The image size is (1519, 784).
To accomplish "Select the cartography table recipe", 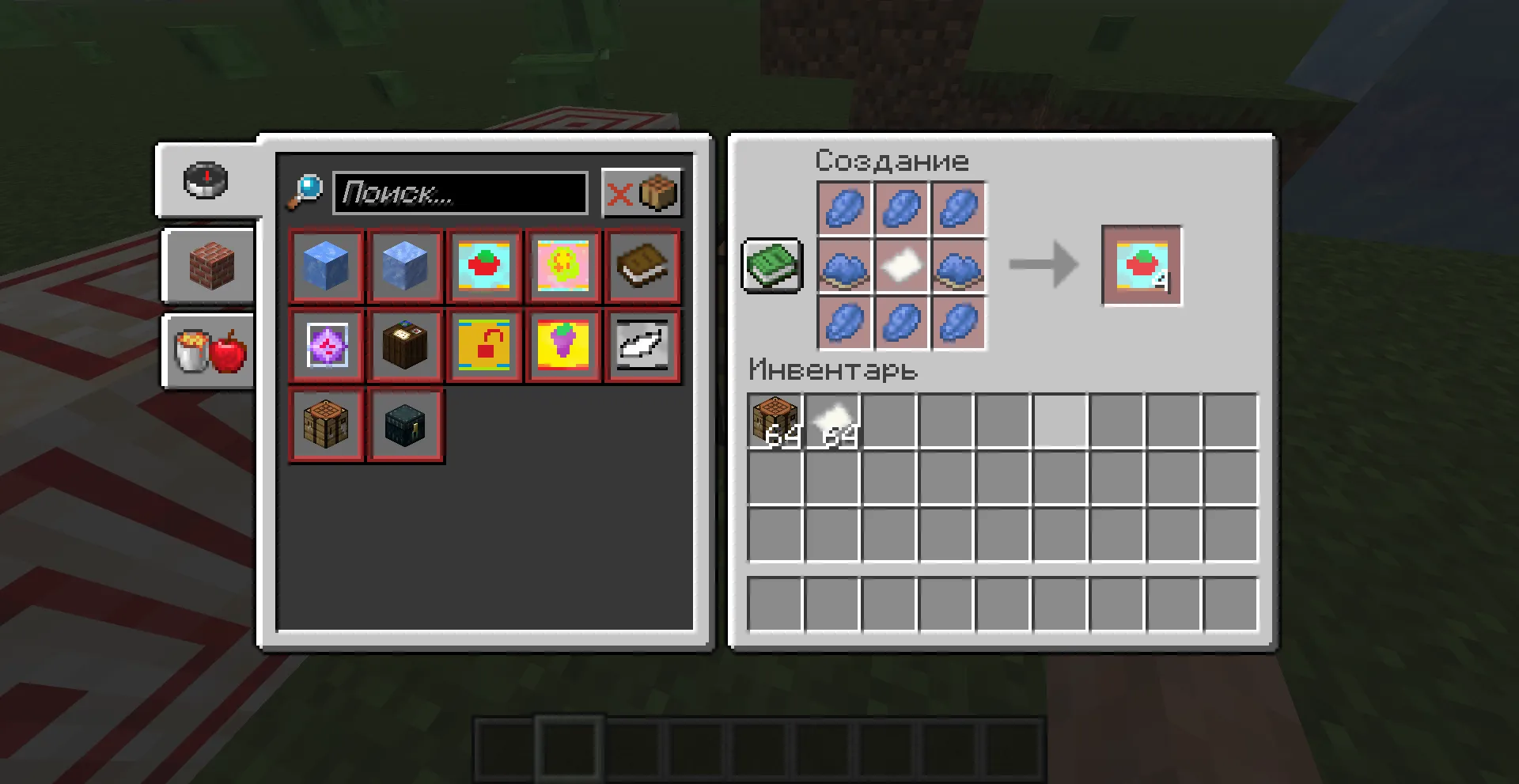I will click(405, 346).
